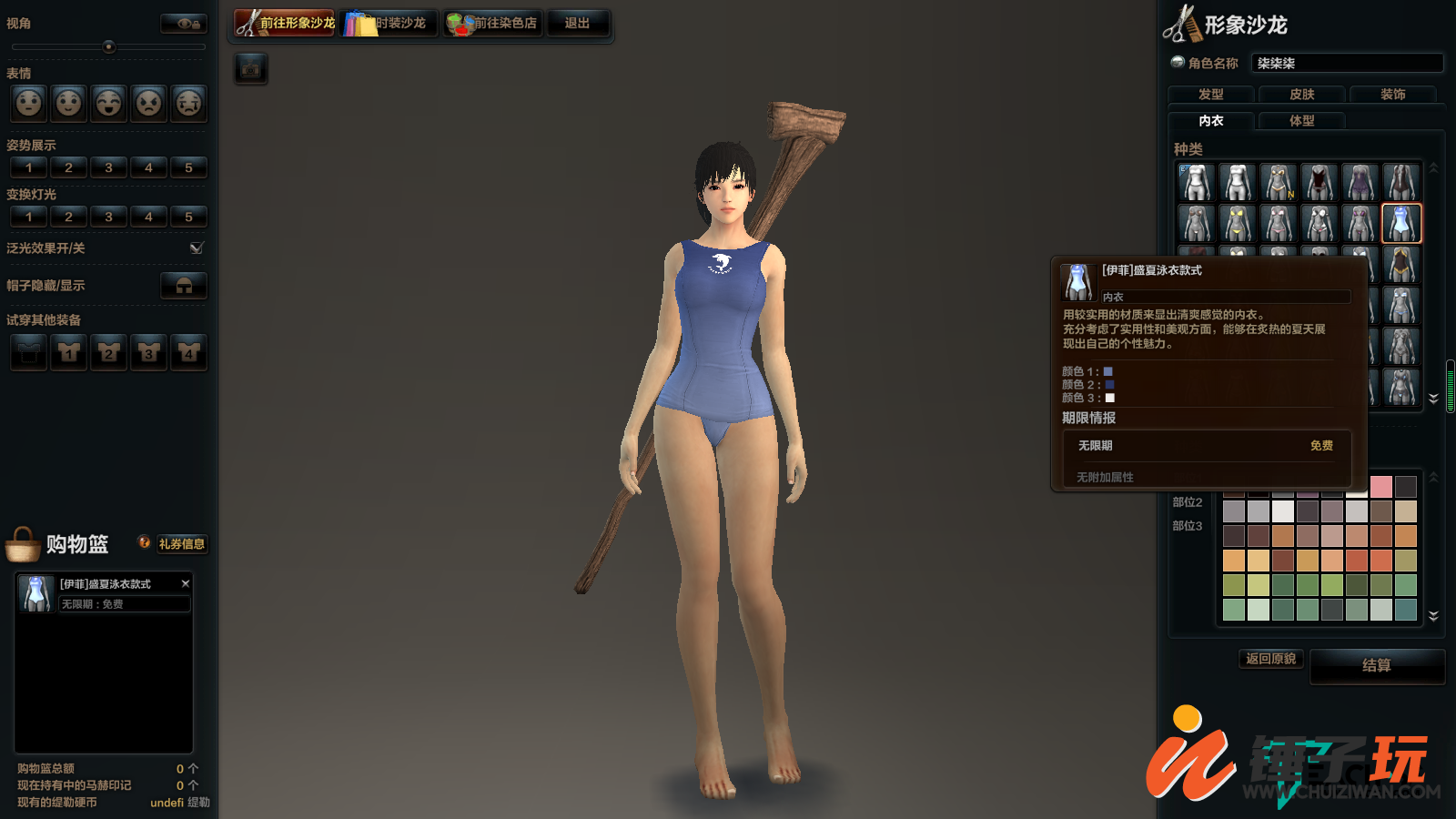Restore original look with 返回原貌
1456x819 pixels.
[x=1270, y=659]
